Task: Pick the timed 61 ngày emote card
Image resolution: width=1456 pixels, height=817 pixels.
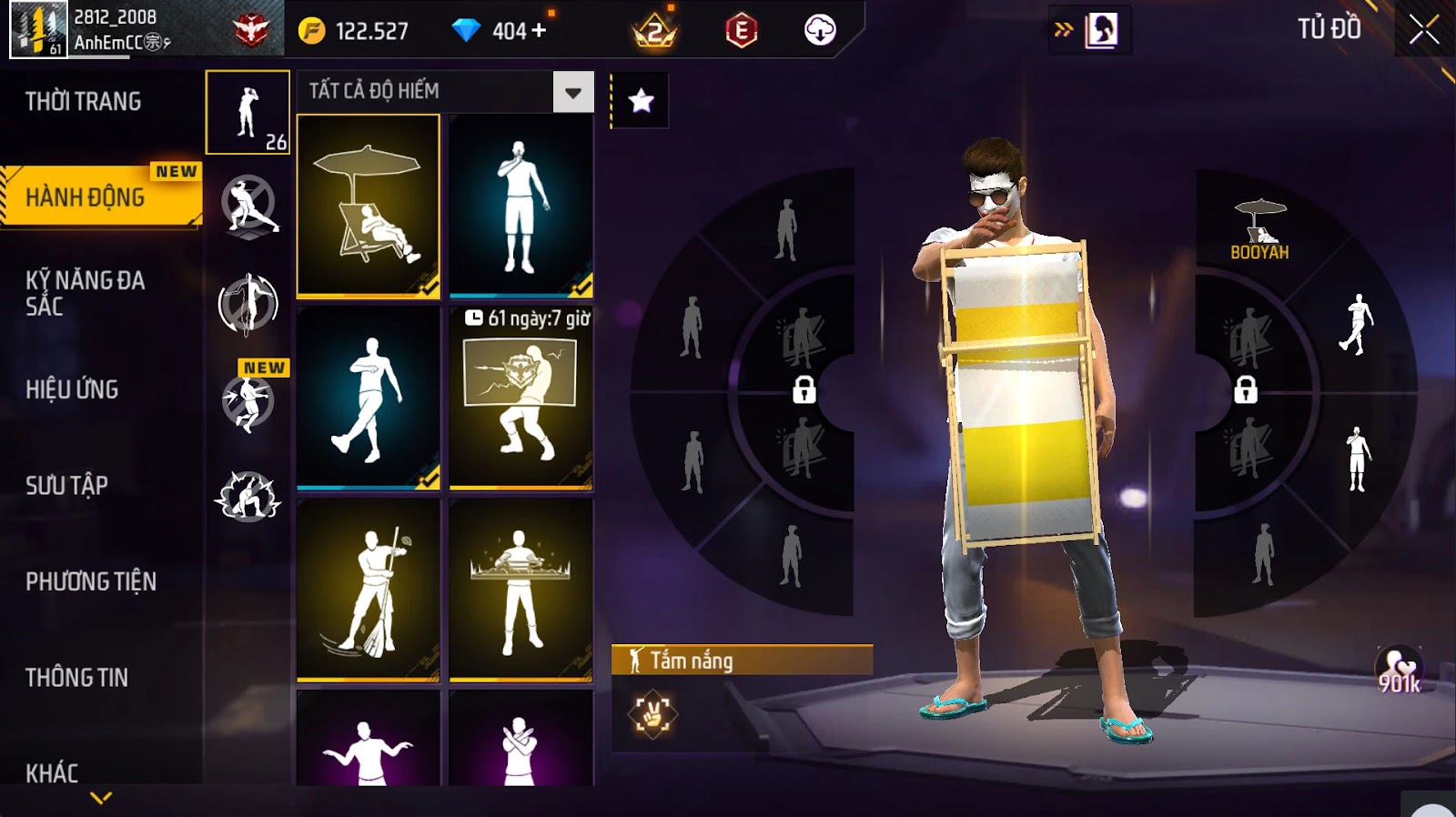Action: pyautogui.click(x=521, y=398)
